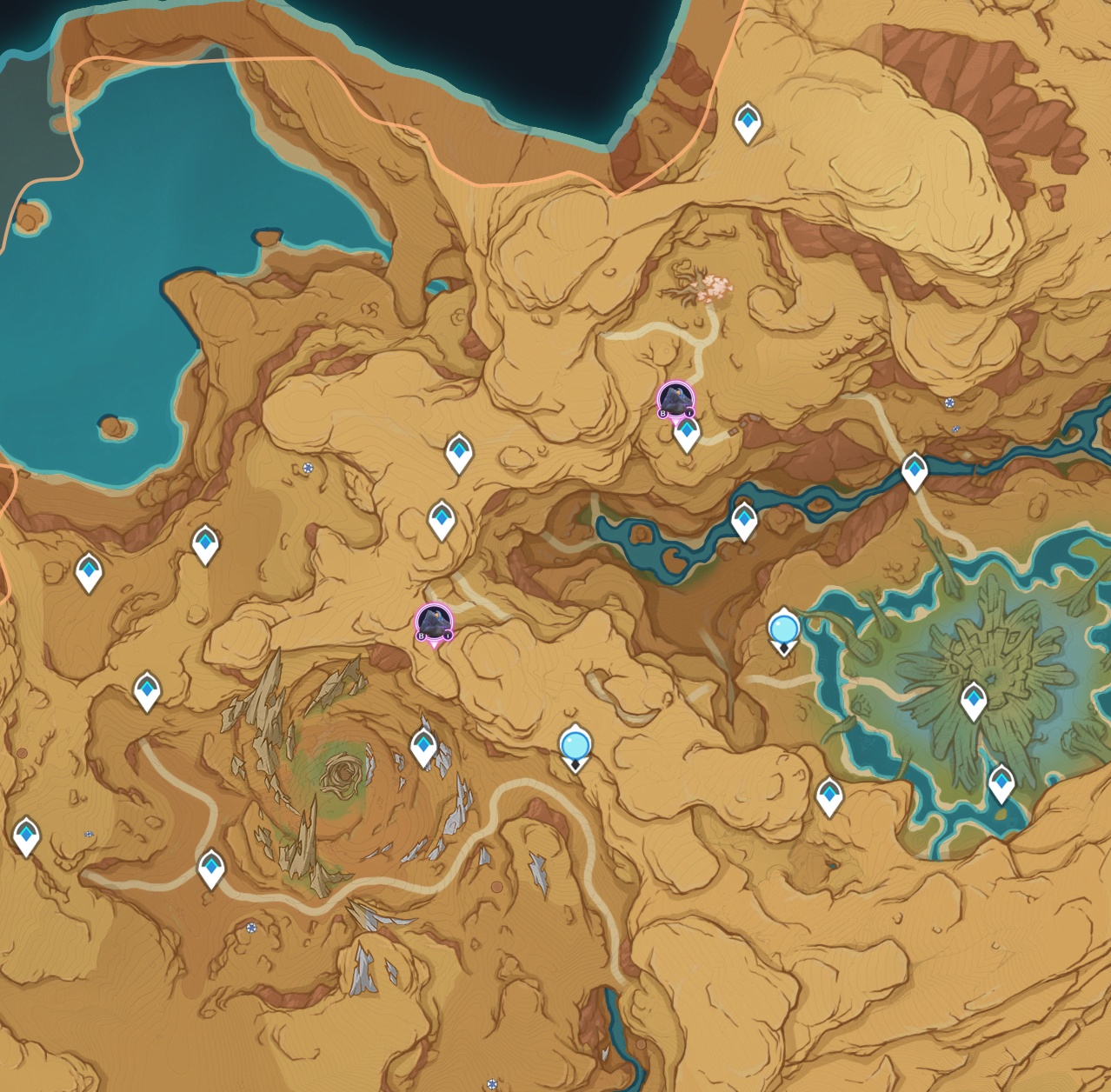This screenshot has height=1092, width=1111.
Task: Click the boss marker overlapping a teleport waypoint
Action: [x=675, y=401]
